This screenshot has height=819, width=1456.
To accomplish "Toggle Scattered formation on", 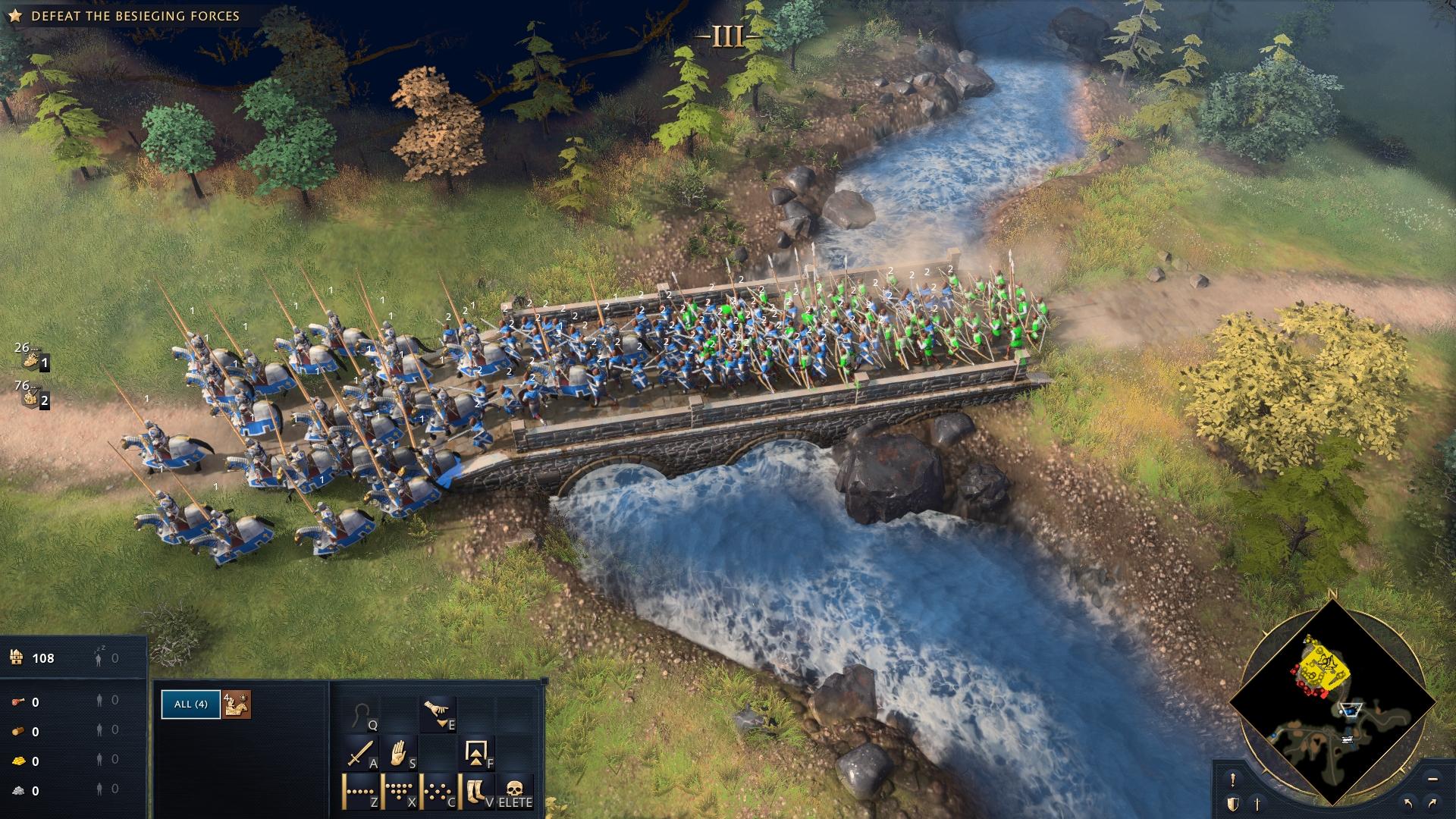I will pos(436,790).
